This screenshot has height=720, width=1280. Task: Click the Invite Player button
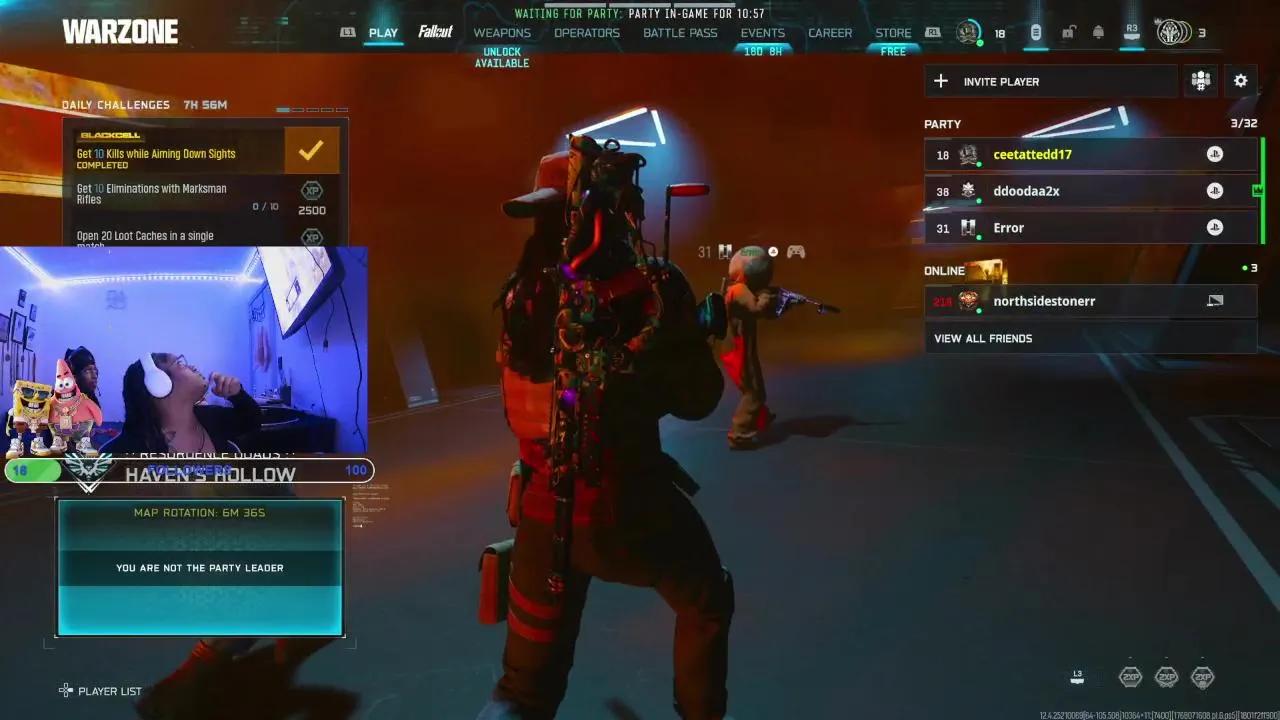coord(1050,81)
